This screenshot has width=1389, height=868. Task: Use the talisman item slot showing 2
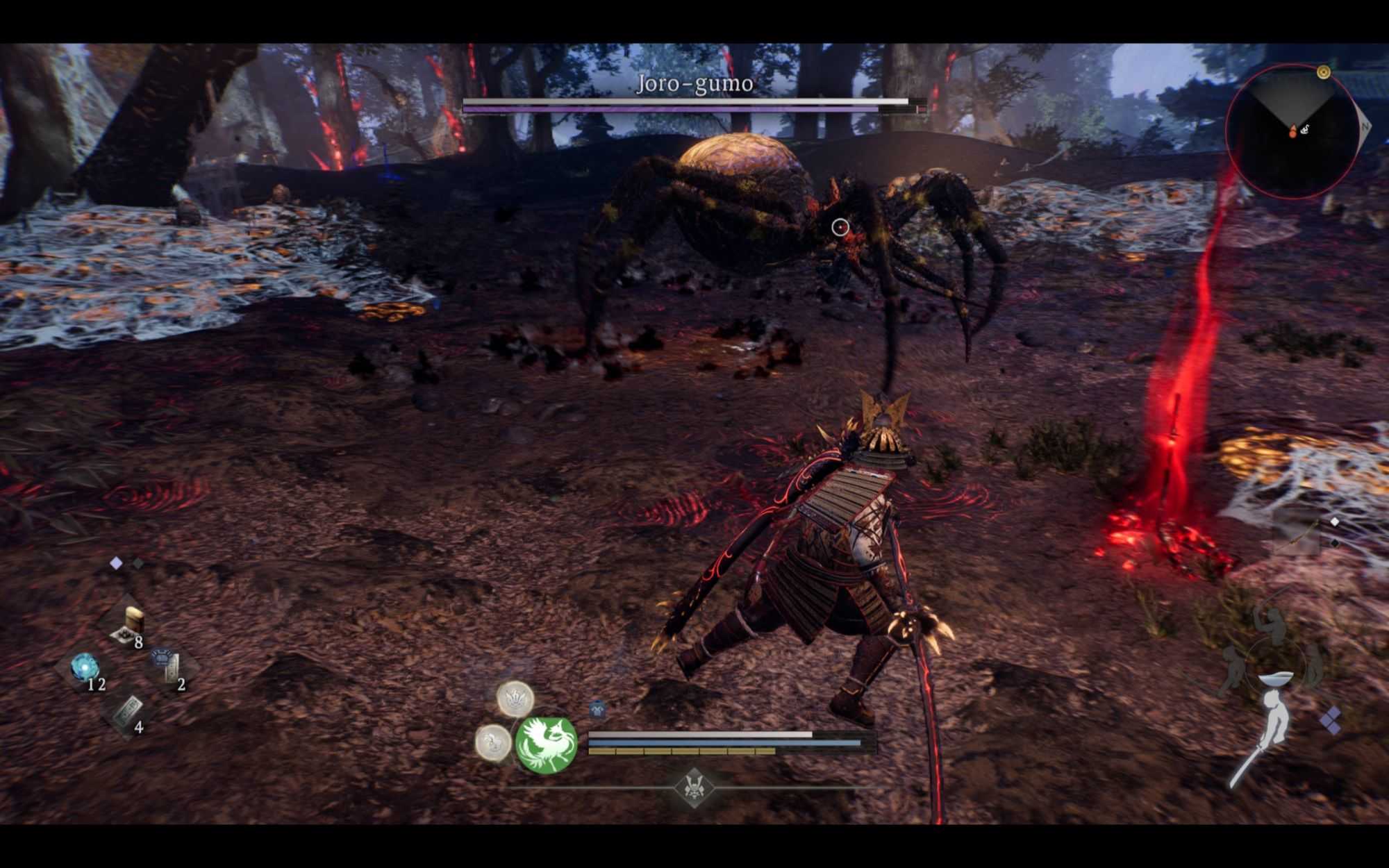[169, 668]
